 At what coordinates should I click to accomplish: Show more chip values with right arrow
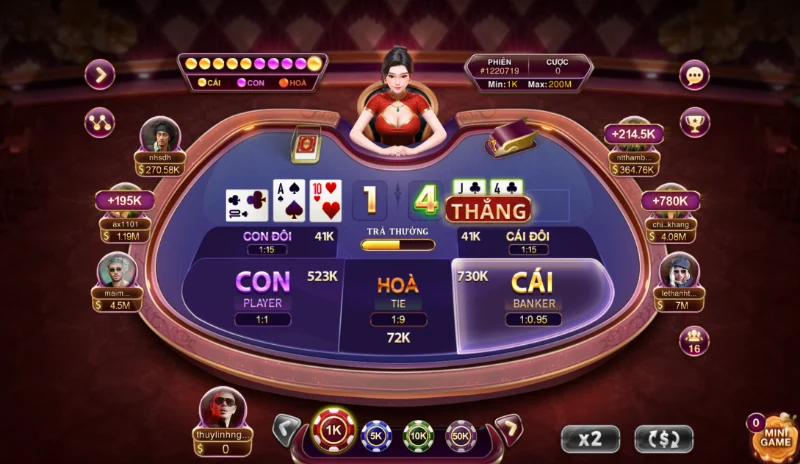click(508, 428)
